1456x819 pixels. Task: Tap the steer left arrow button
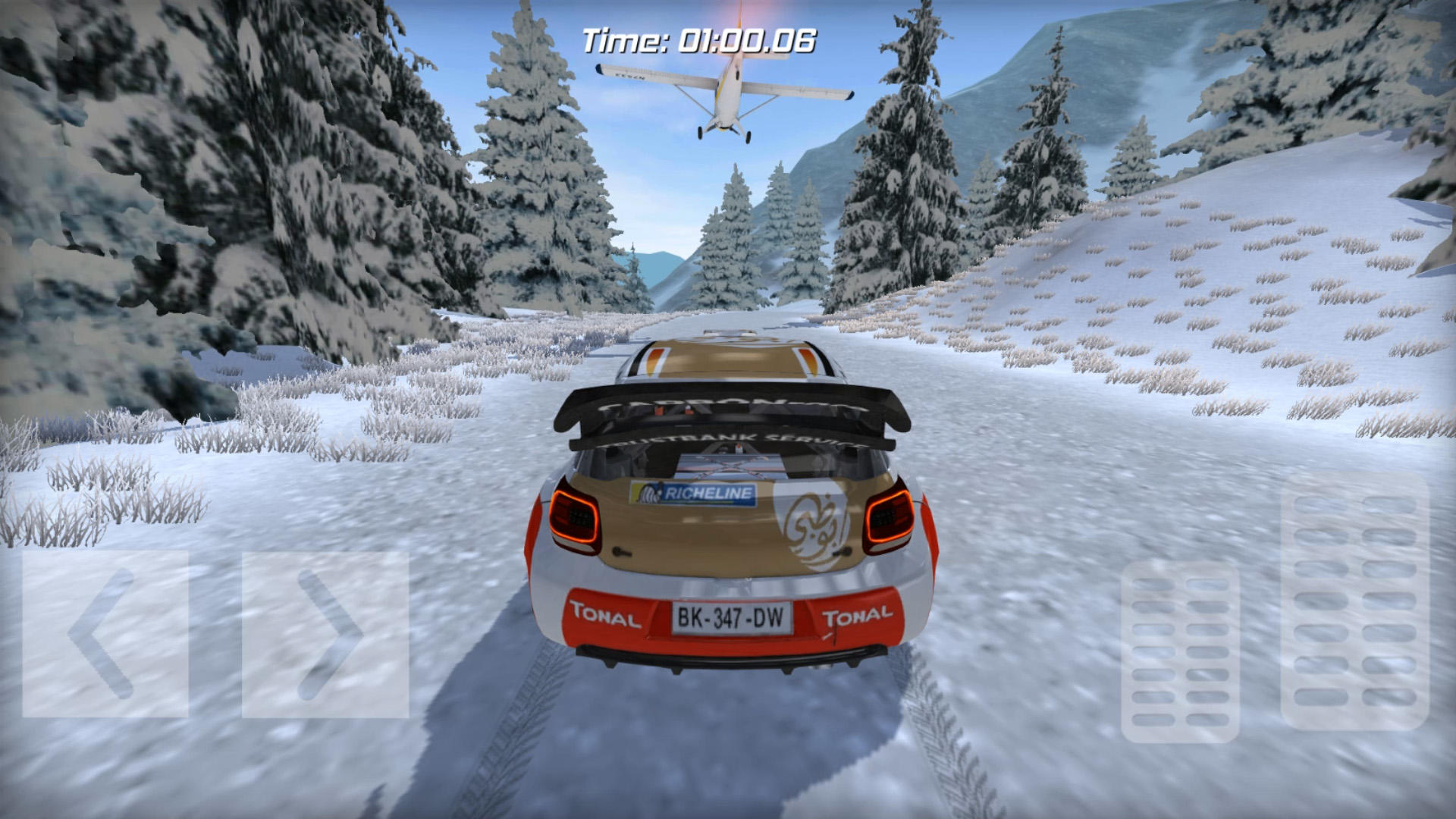(x=105, y=634)
